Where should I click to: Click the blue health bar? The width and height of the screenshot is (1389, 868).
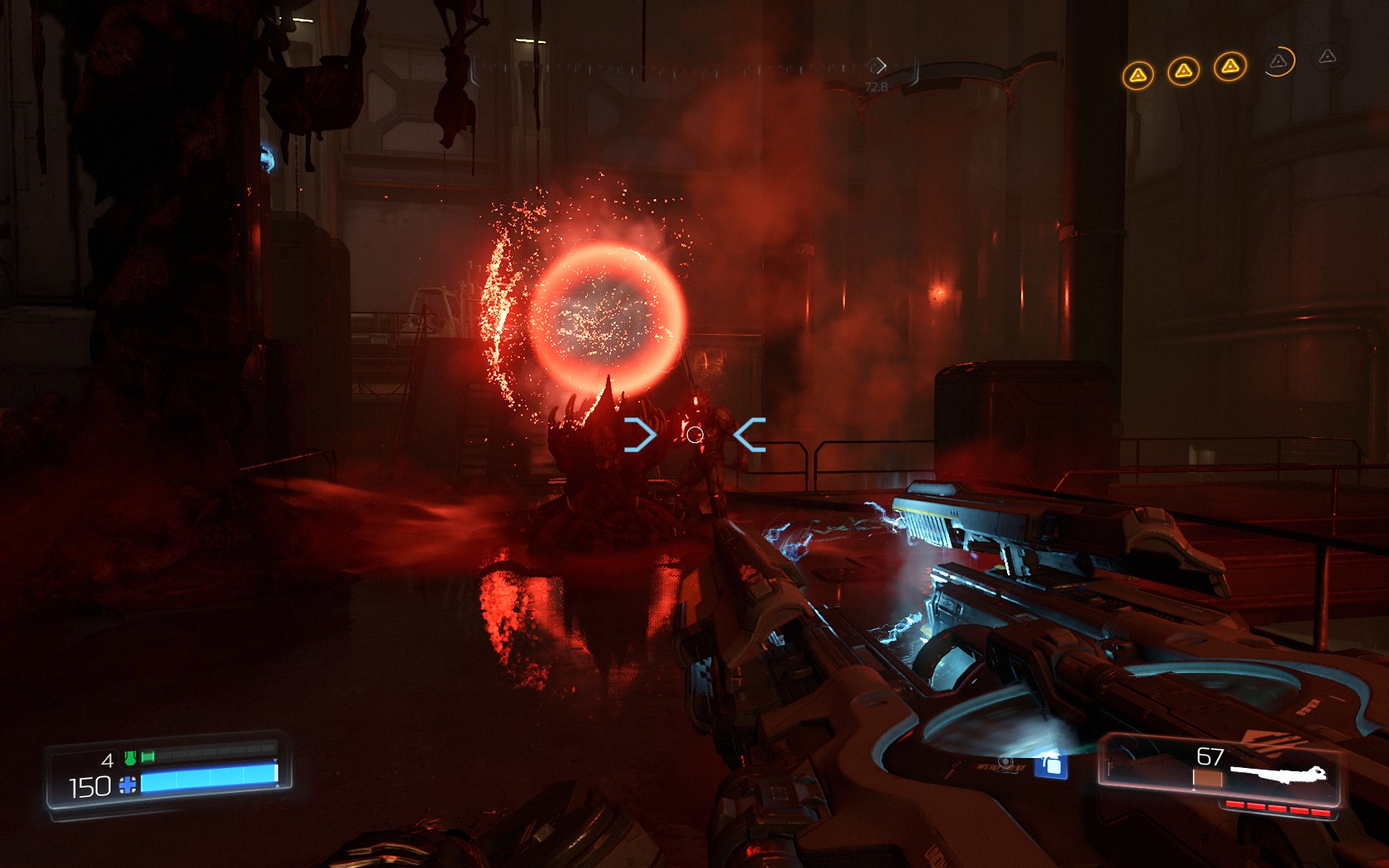207,780
